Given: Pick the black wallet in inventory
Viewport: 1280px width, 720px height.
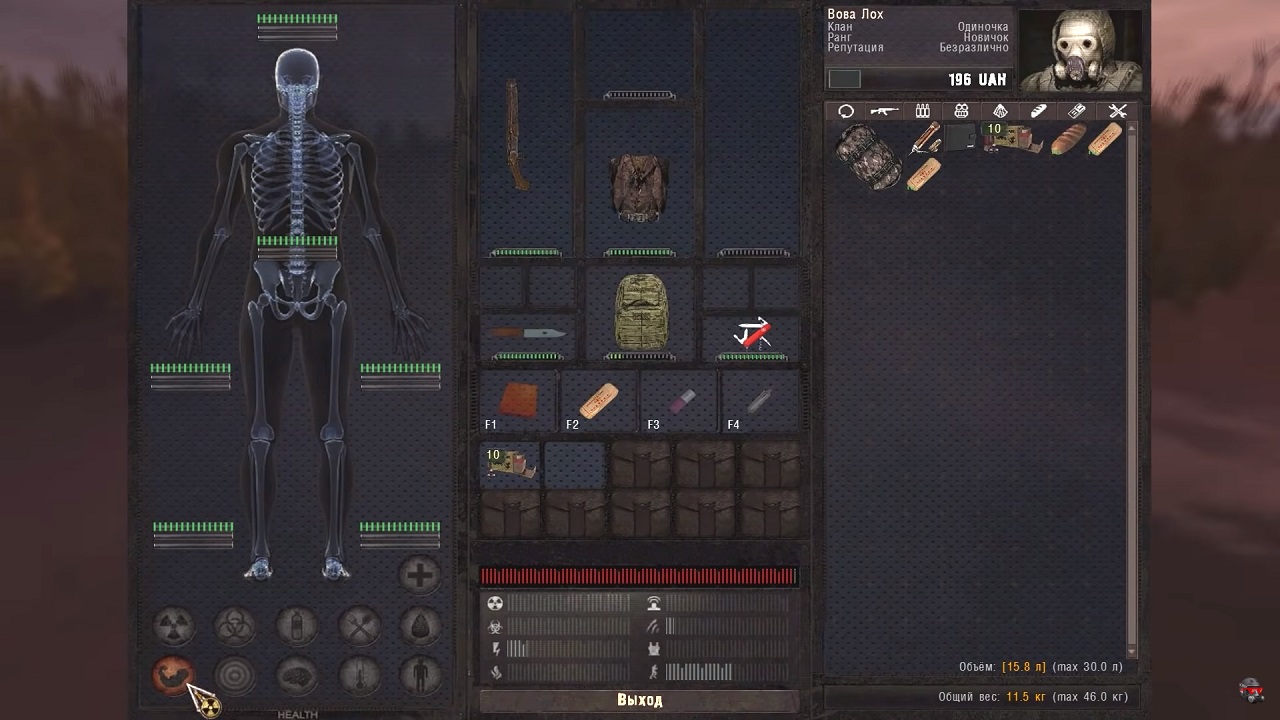Looking at the screenshot, I should [x=960, y=137].
